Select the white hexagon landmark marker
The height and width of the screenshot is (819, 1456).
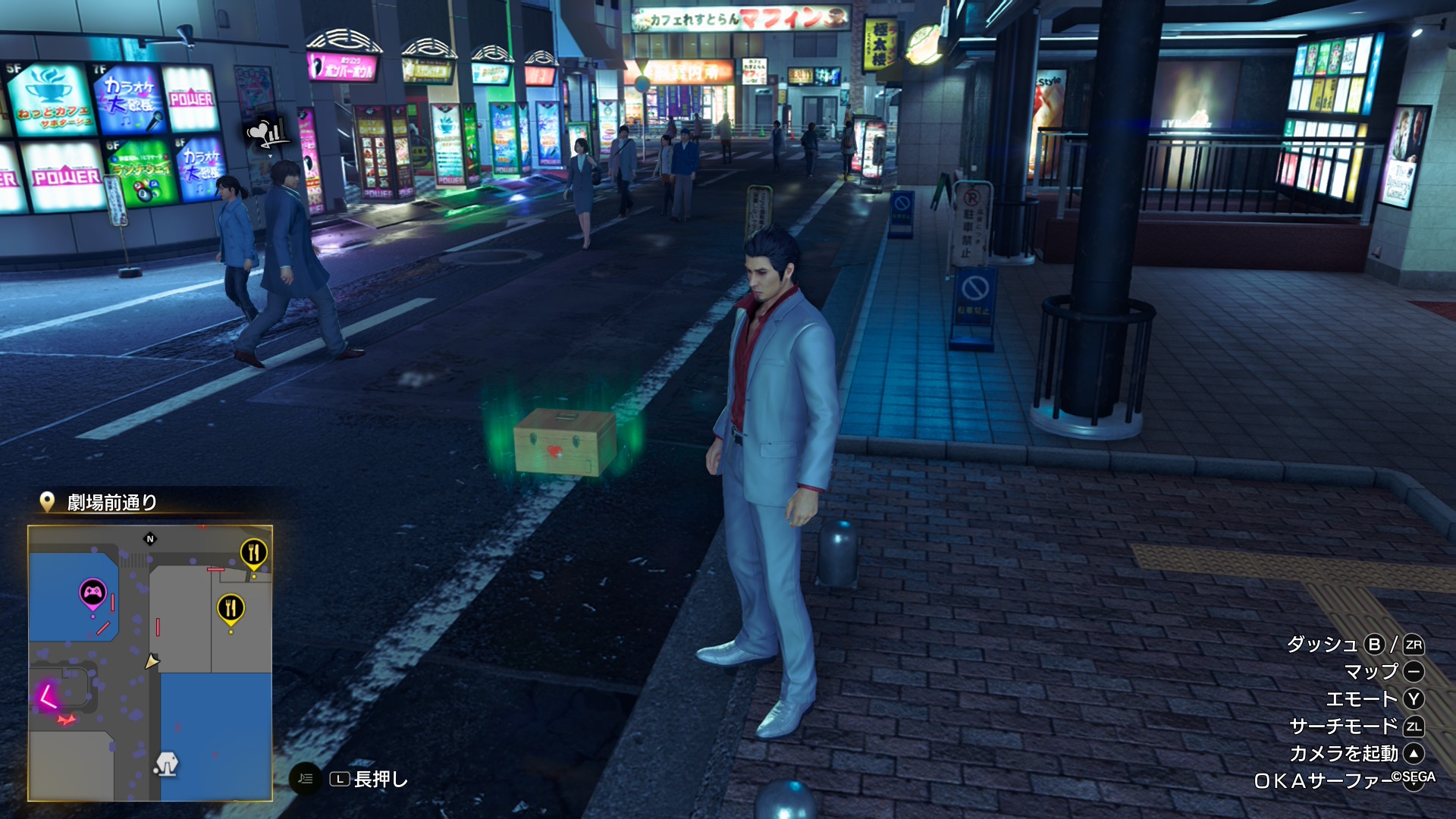(166, 763)
